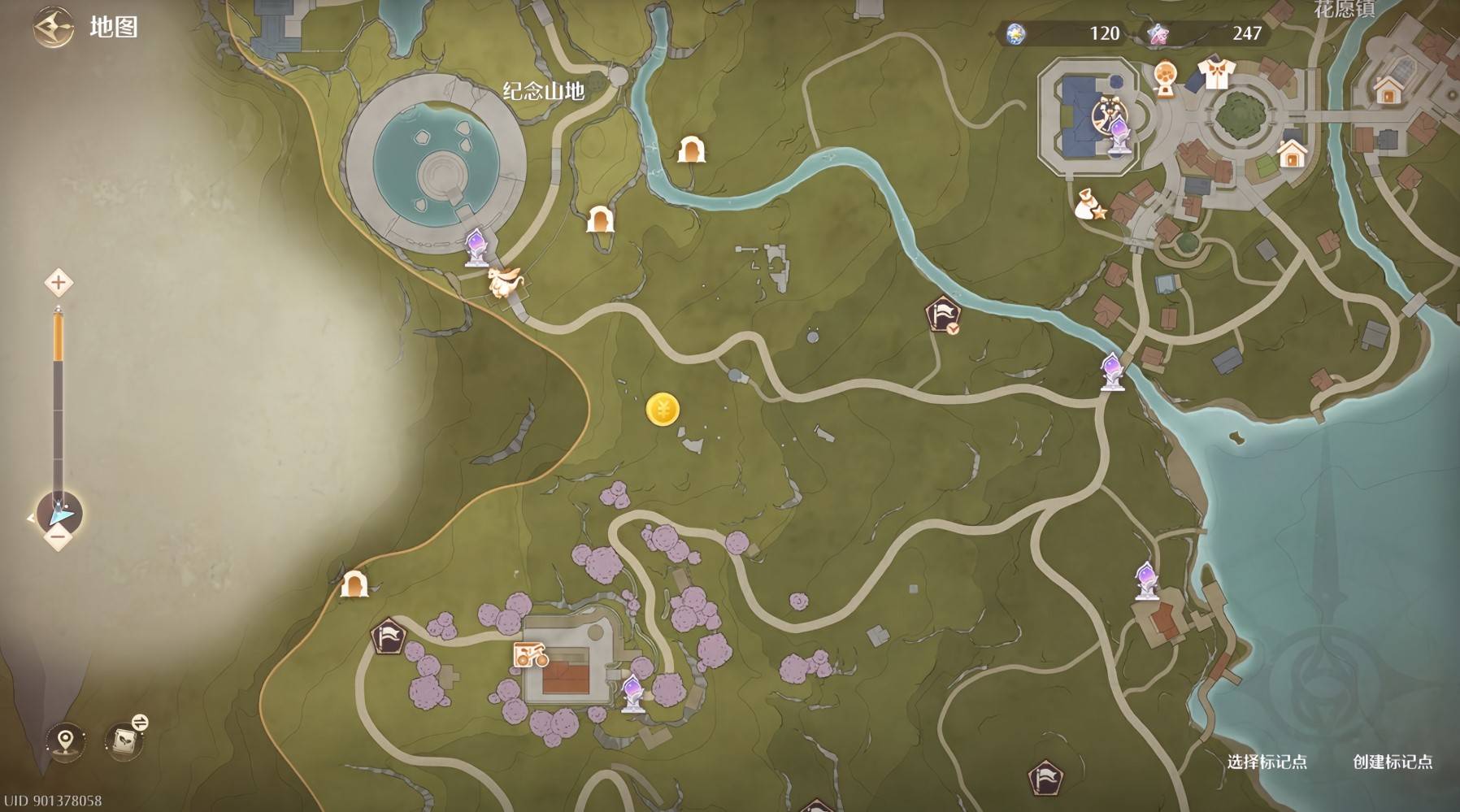
Task: Zoom in with the plus button
Action: click(x=58, y=283)
